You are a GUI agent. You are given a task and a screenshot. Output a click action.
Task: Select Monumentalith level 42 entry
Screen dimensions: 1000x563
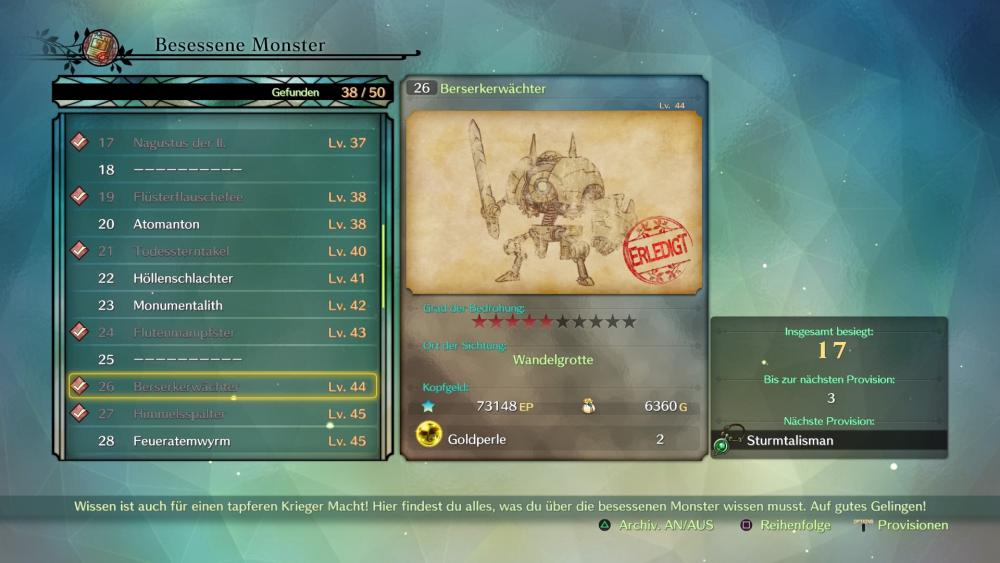(222, 305)
